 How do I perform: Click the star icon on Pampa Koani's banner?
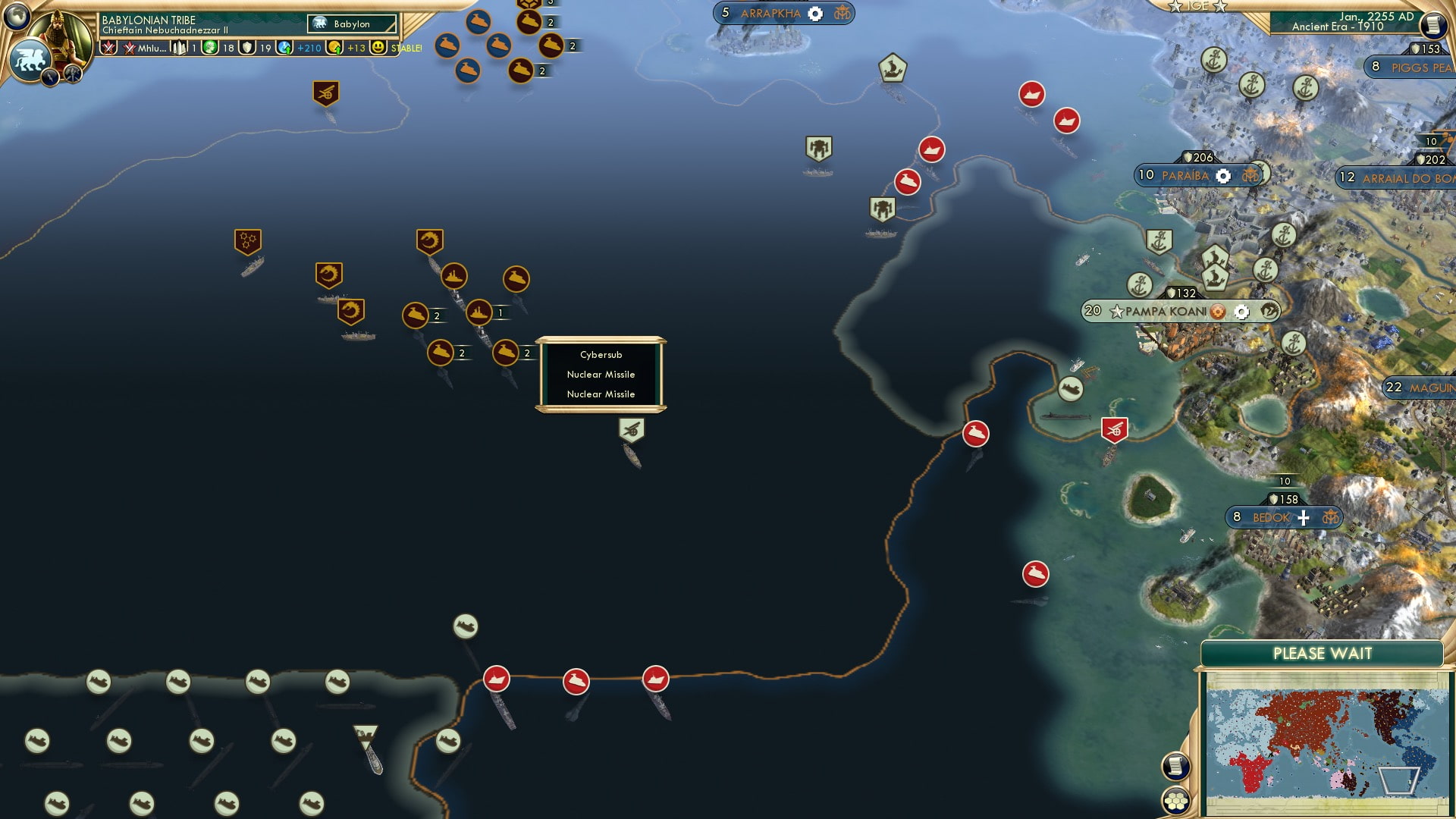(1116, 311)
